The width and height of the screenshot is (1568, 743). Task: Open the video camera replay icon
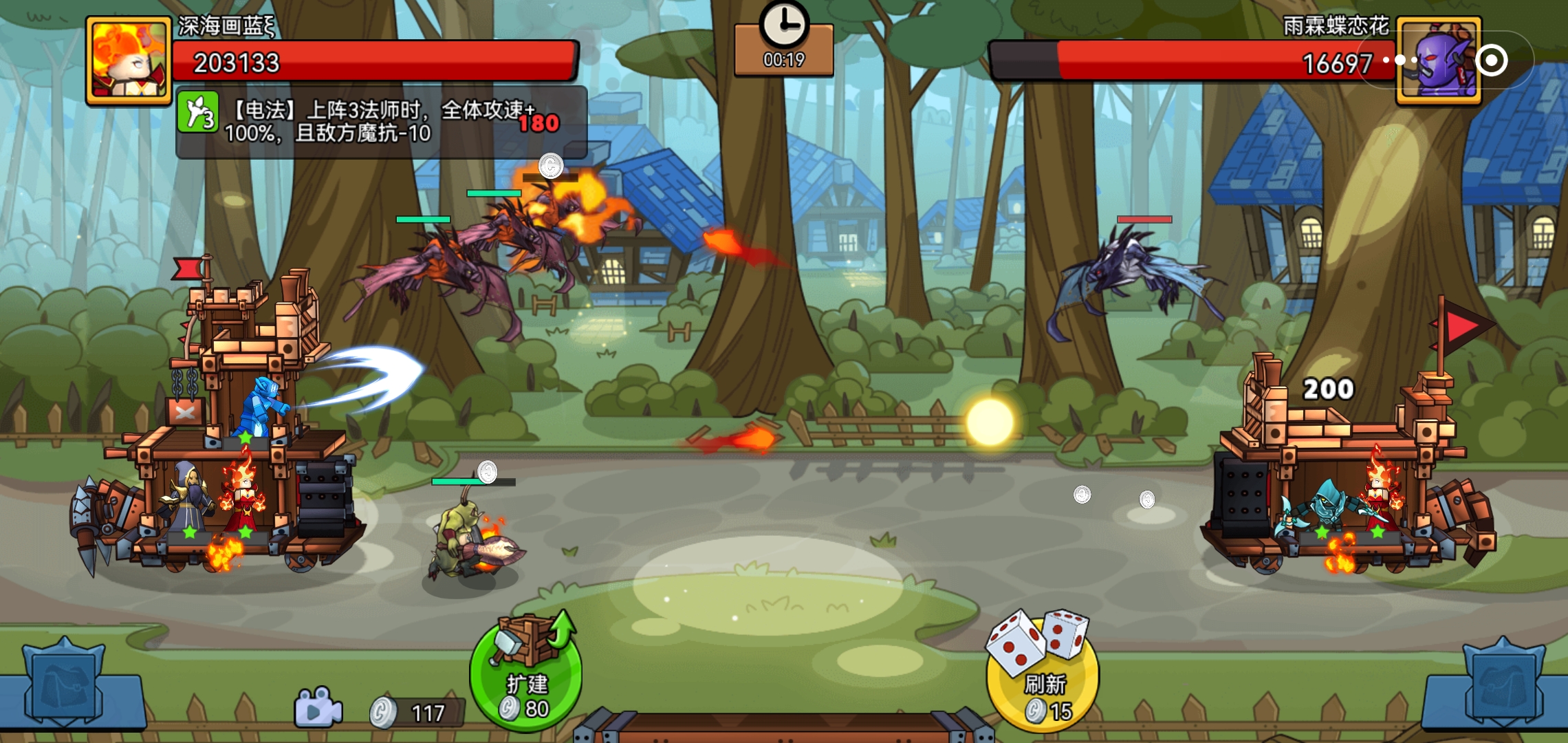(317, 709)
